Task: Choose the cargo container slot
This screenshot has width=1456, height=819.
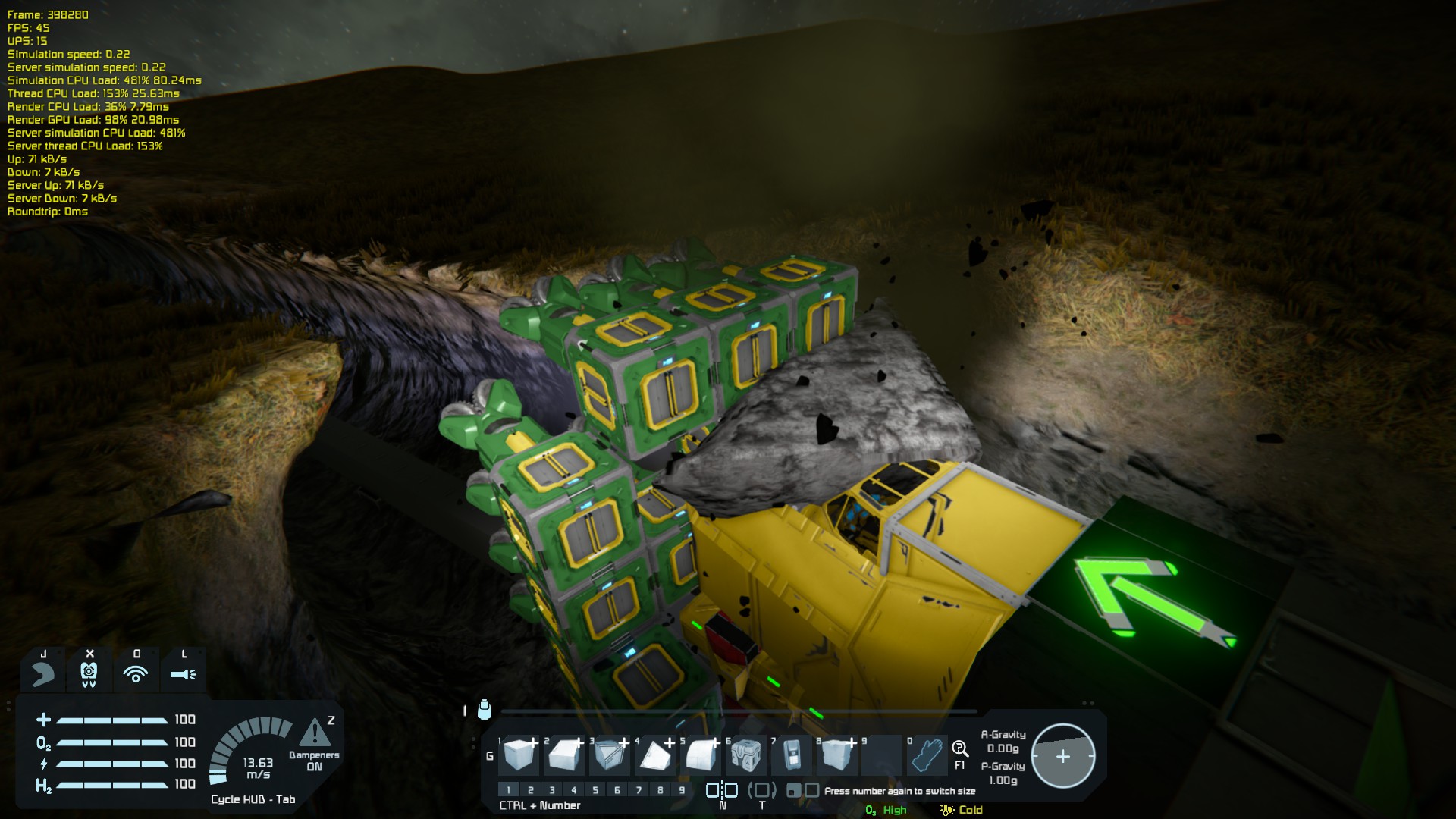Action: 746,755
